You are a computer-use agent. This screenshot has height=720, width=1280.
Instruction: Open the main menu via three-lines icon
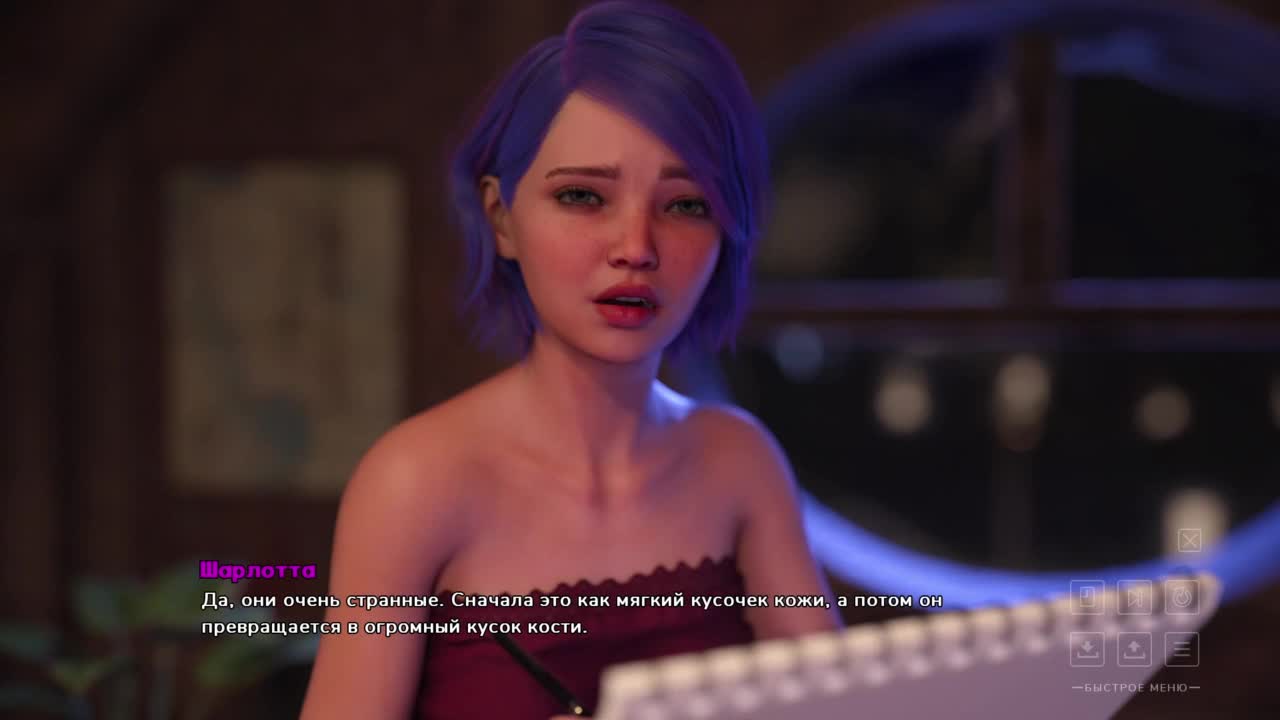point(1182,649)
